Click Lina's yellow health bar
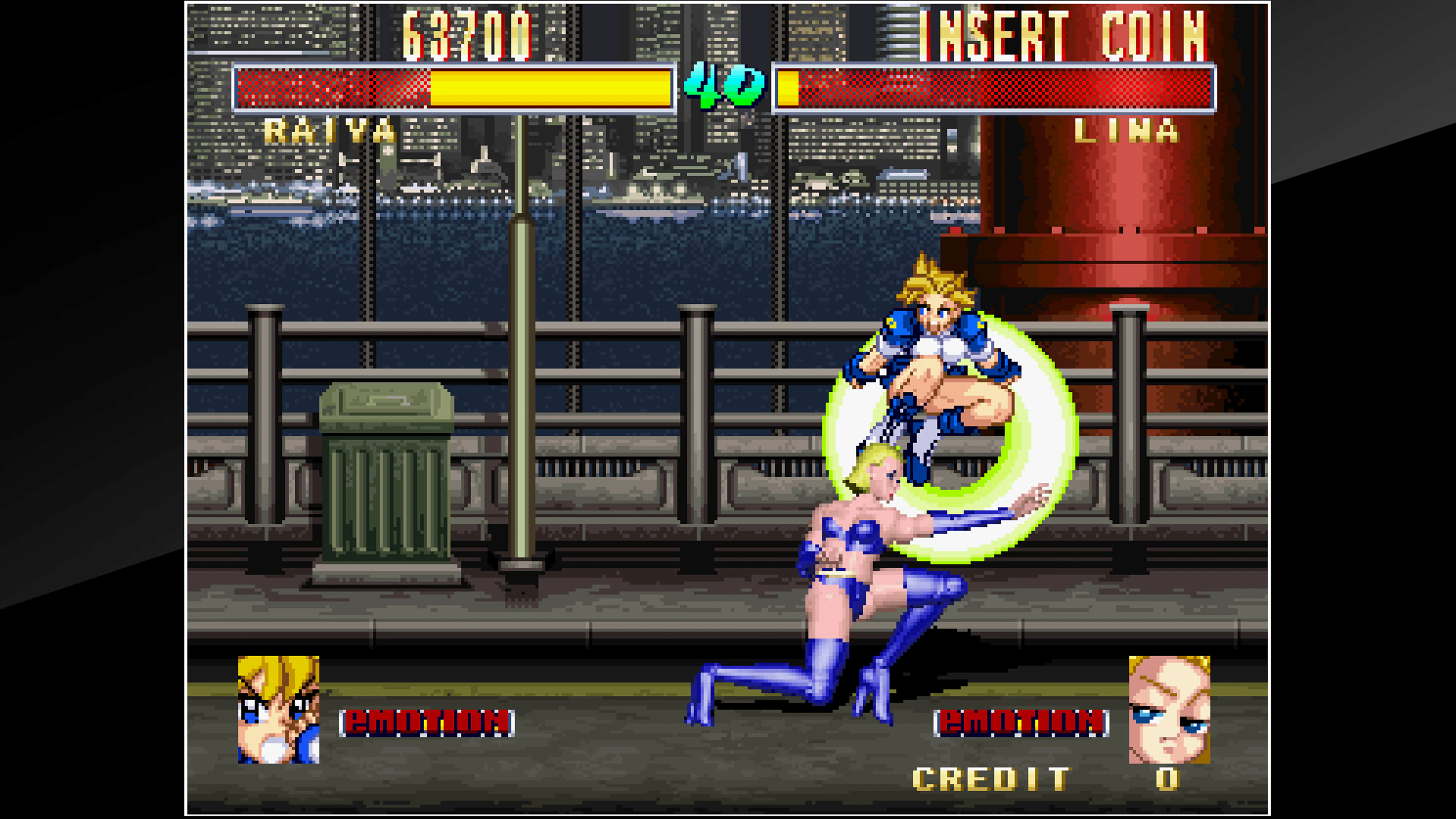 point(789,89)
